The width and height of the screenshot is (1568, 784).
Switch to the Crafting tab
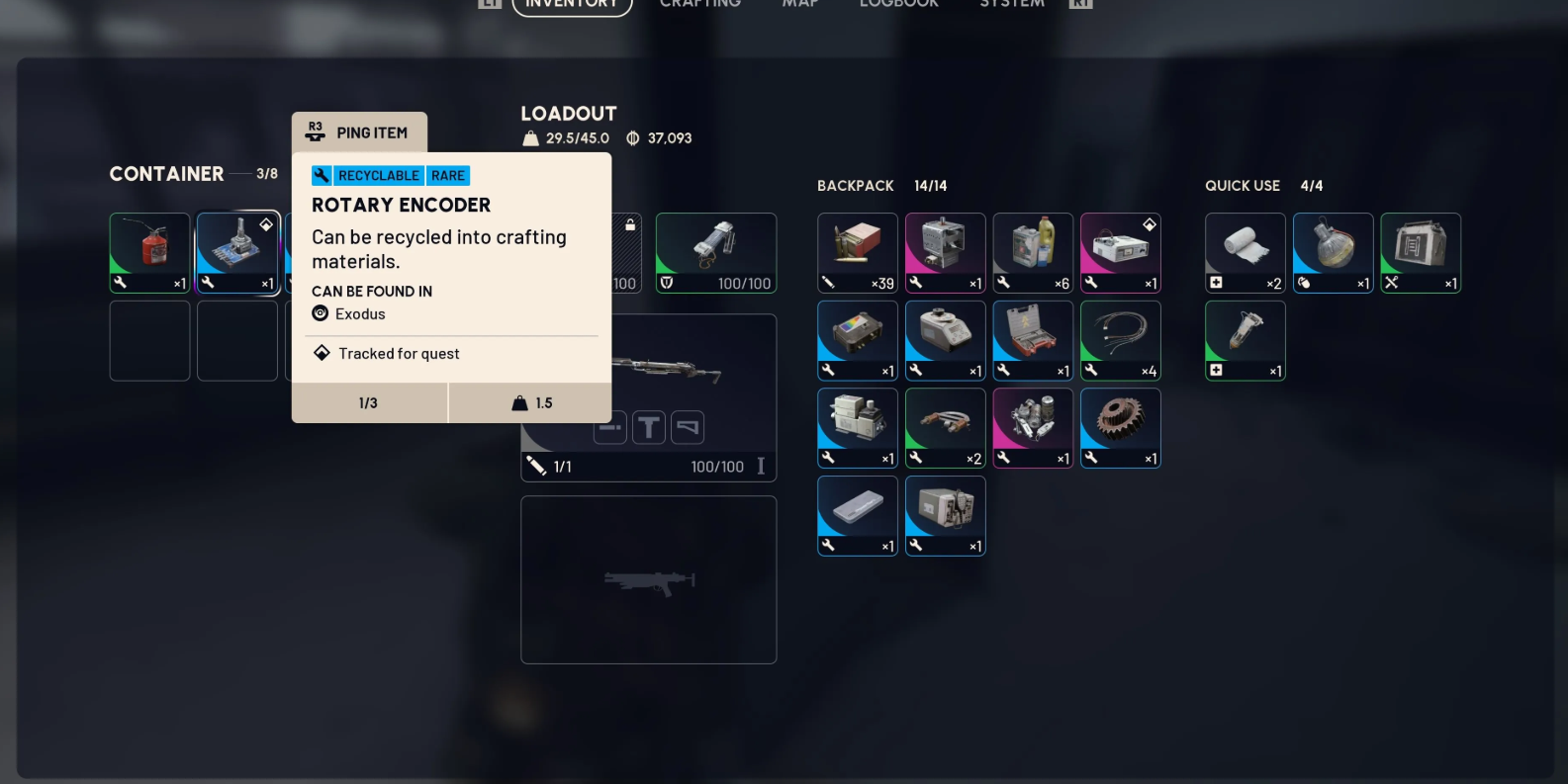699,4
